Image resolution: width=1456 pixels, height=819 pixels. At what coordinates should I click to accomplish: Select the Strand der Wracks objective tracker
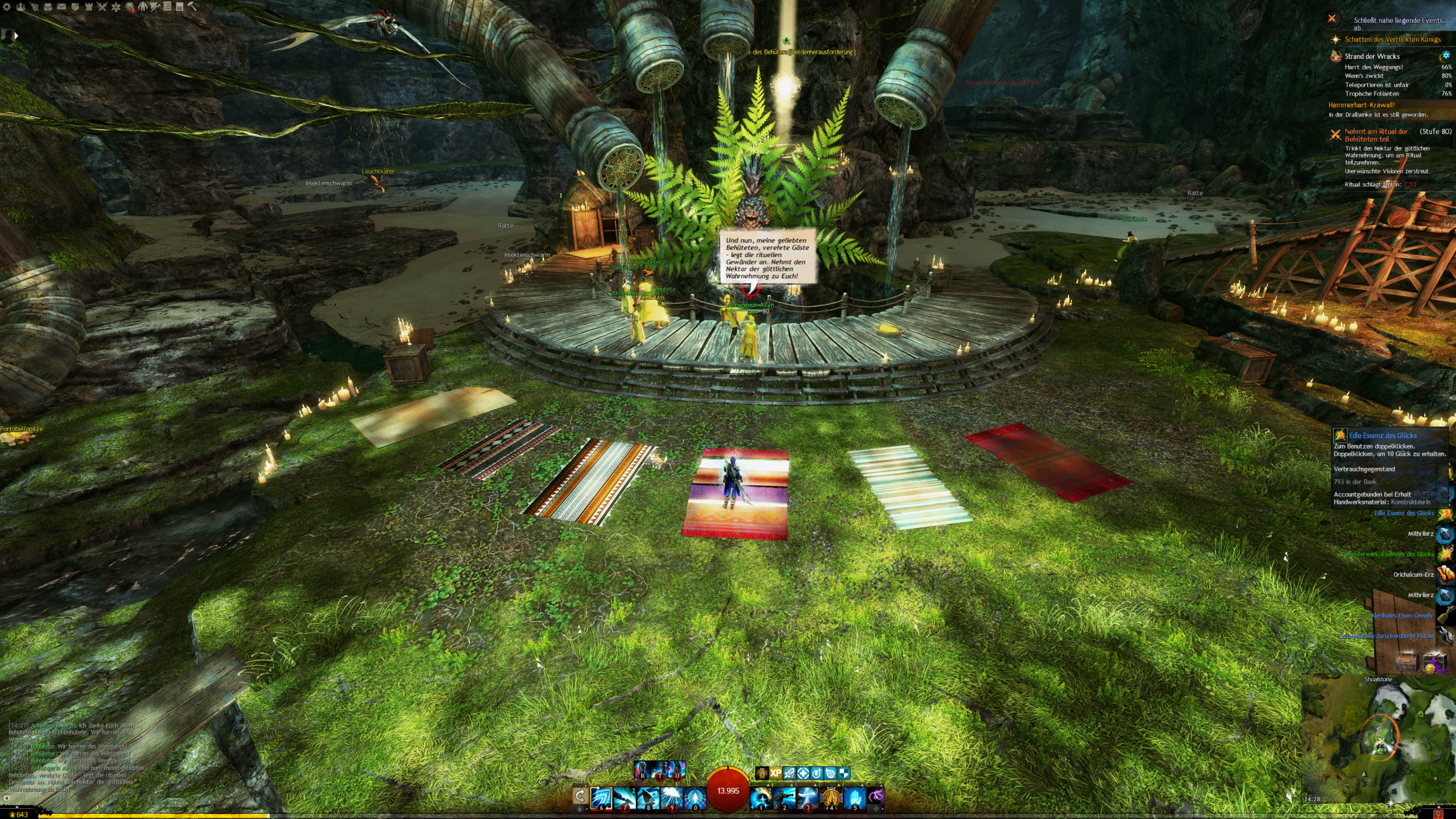click(1372, 56)
